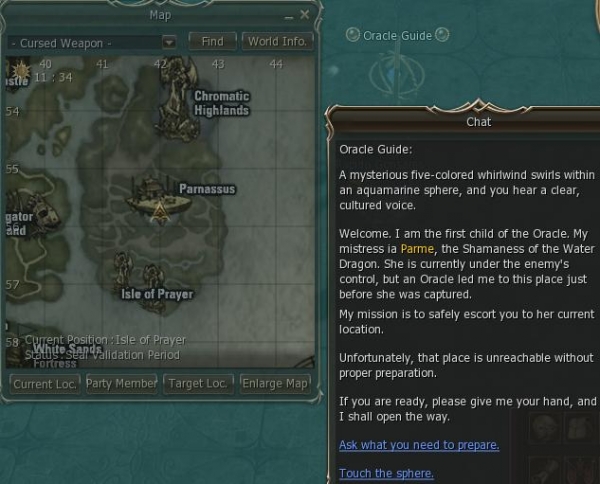This screenshot has width=600, height=484.
Task: Open World Info. from the map window
Action: tap(277, 42)
